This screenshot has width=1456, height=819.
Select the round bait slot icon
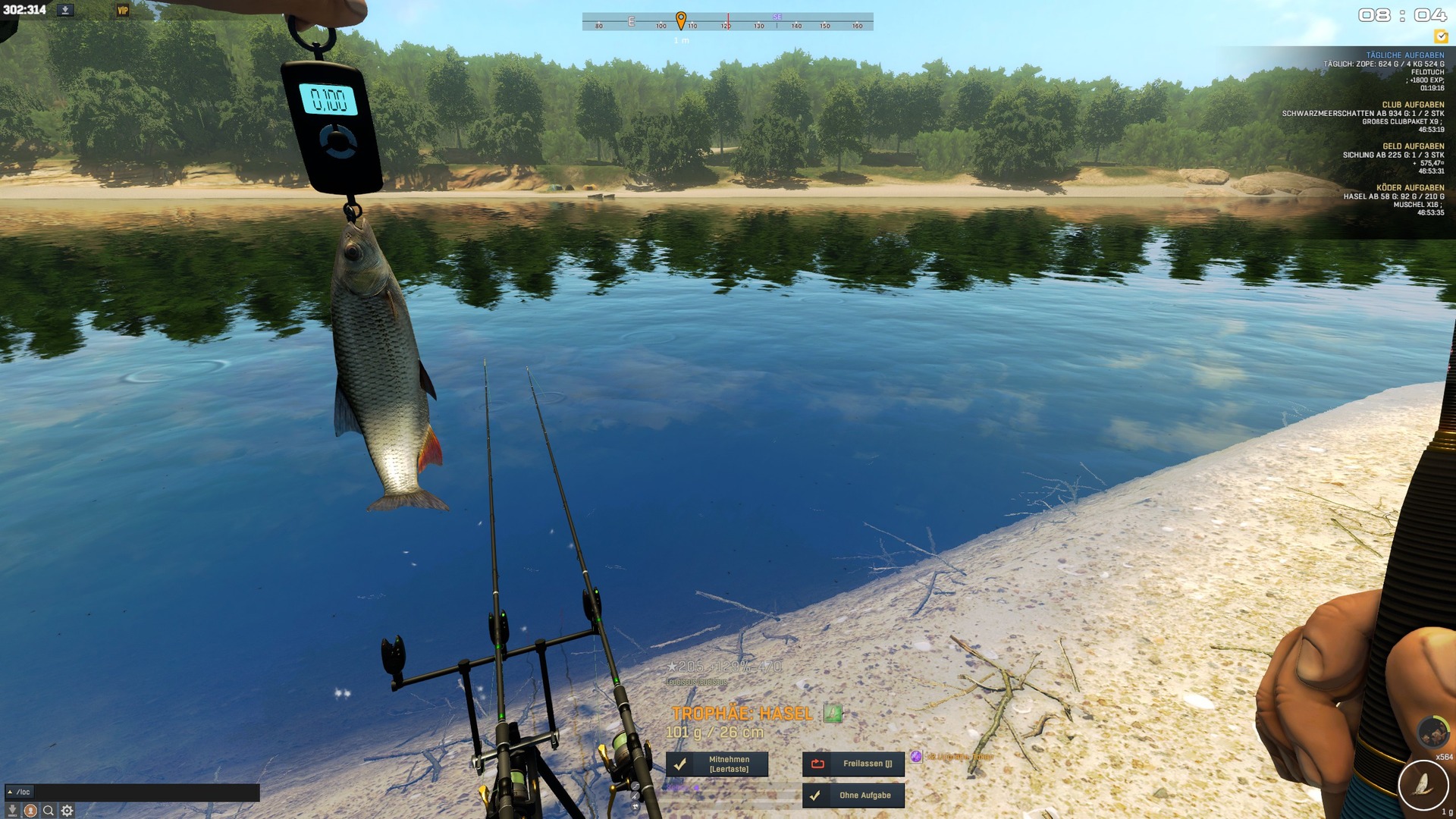point(1432,731)
